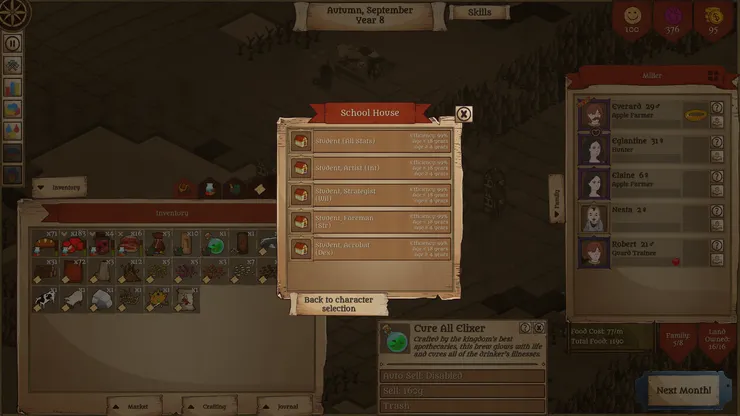Select the cow in inventory

(45, 298)
